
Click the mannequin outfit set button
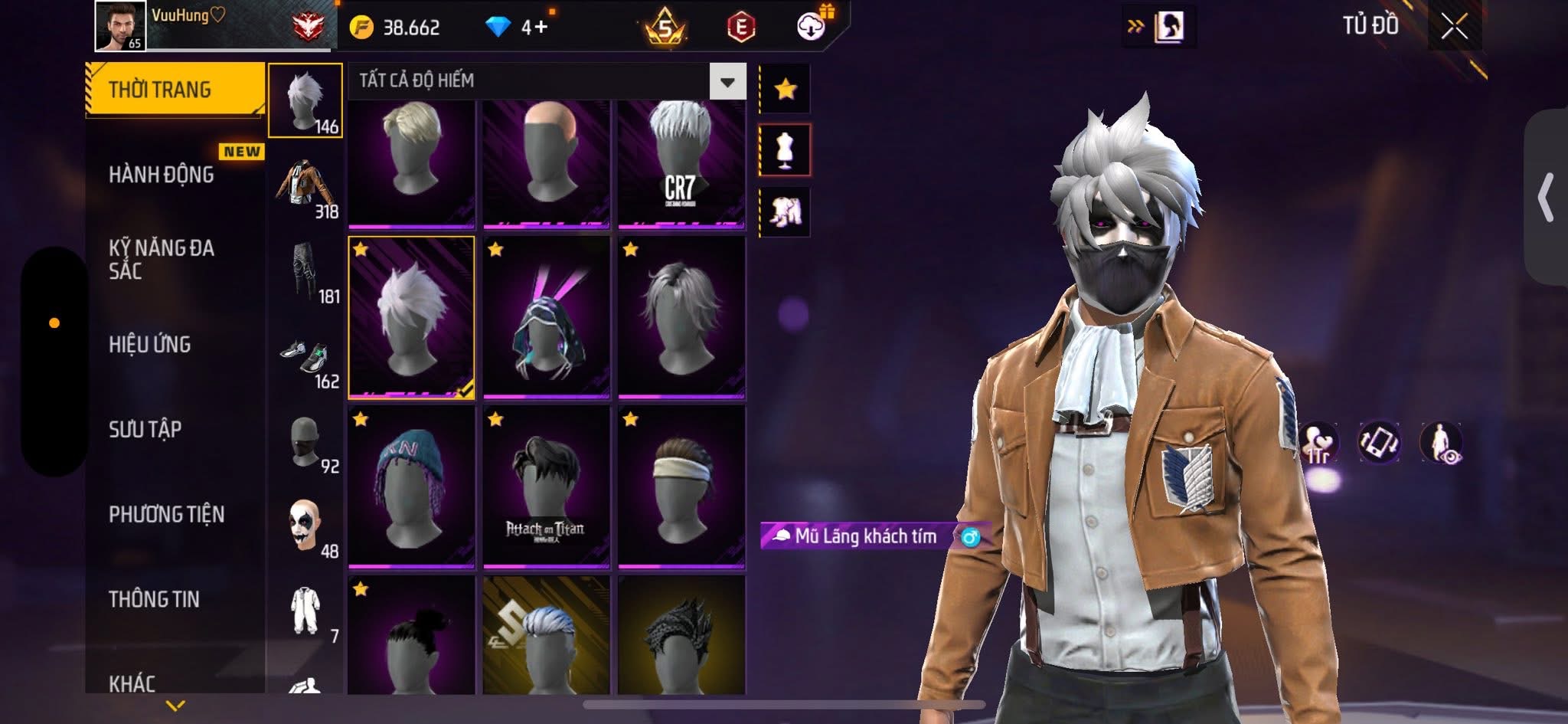(785, 150)
